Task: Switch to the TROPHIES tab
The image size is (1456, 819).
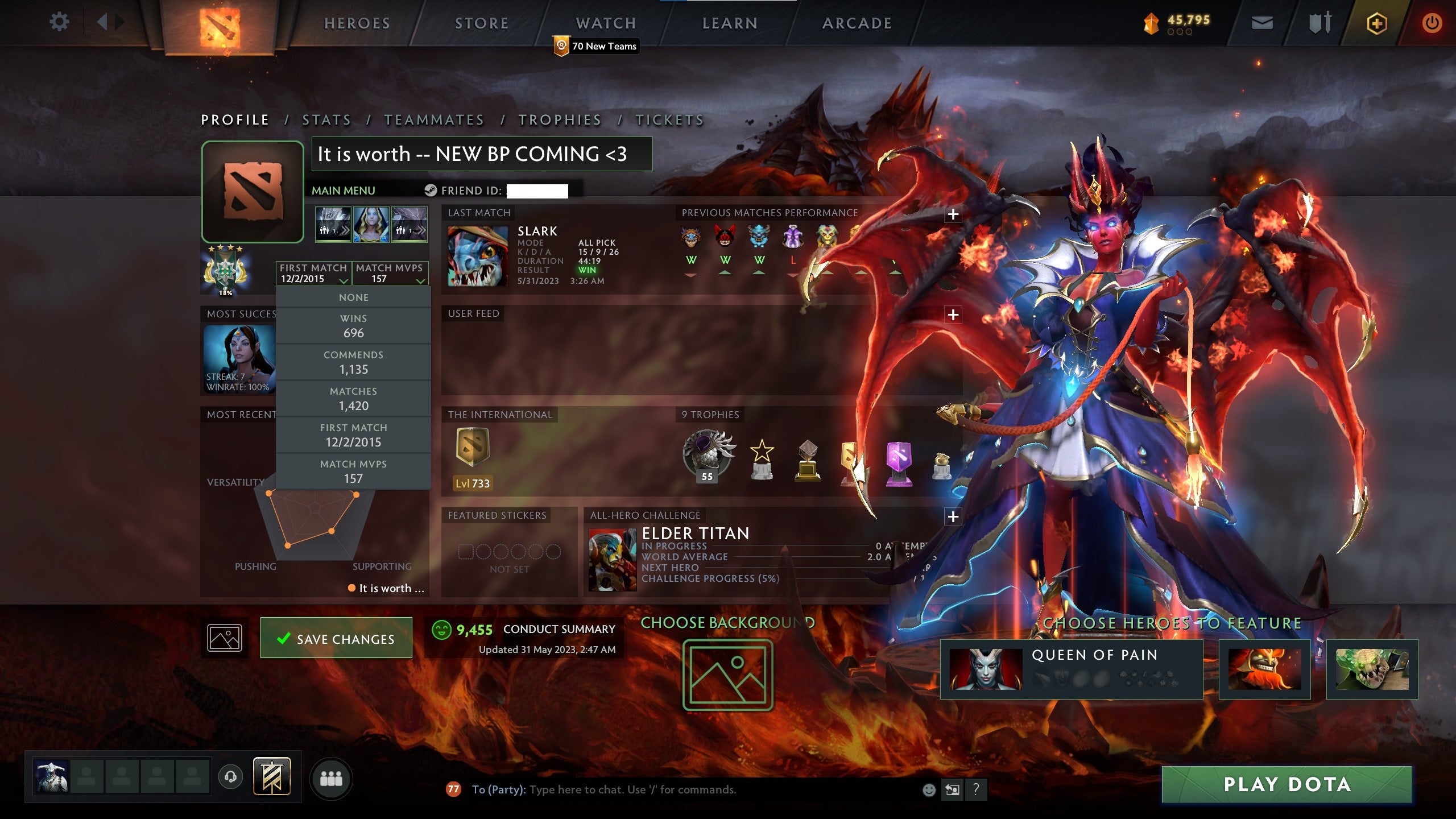Action: click(559, 120)
